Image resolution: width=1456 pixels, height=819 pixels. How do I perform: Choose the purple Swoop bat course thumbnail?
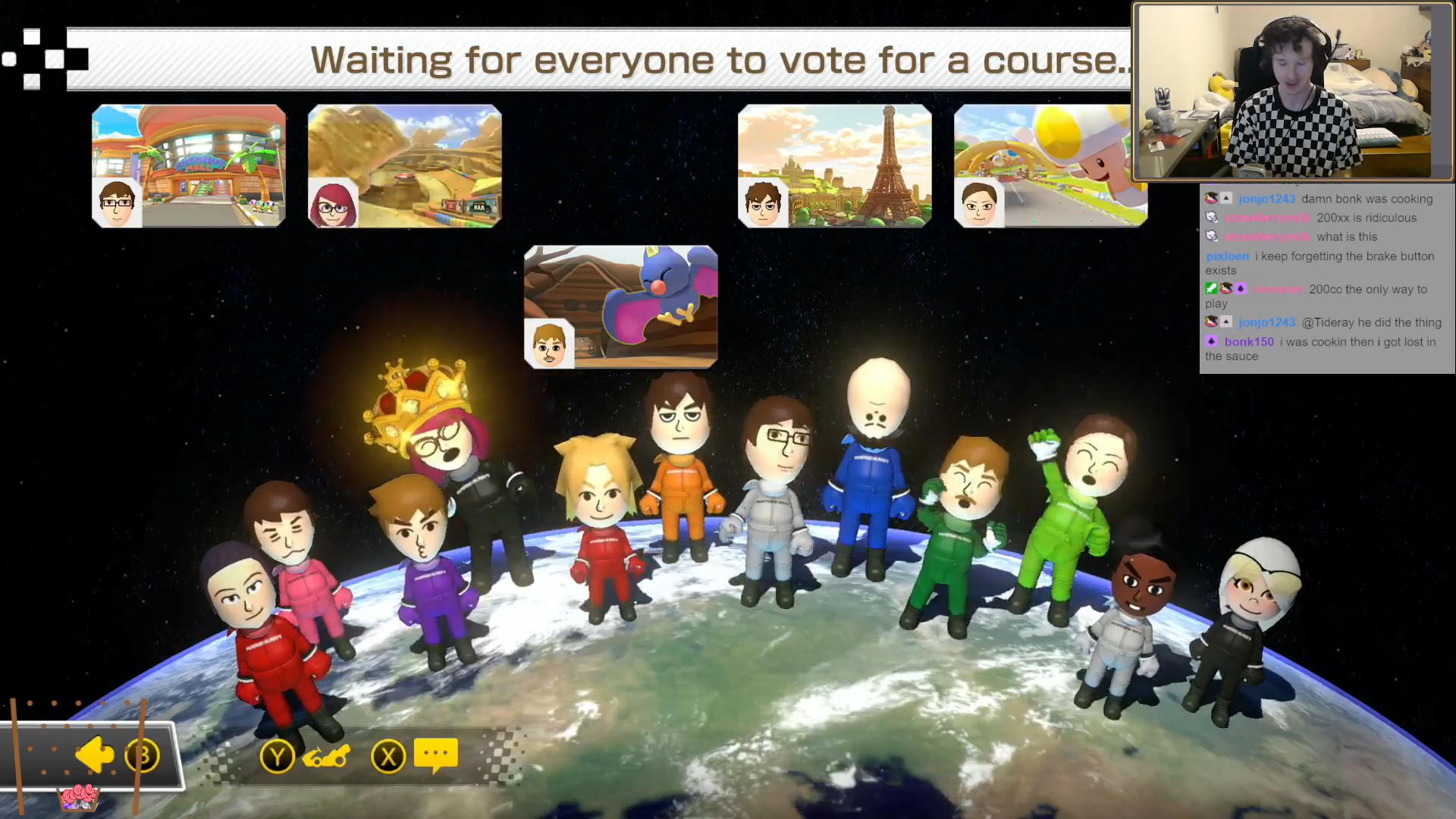(620, 306)
